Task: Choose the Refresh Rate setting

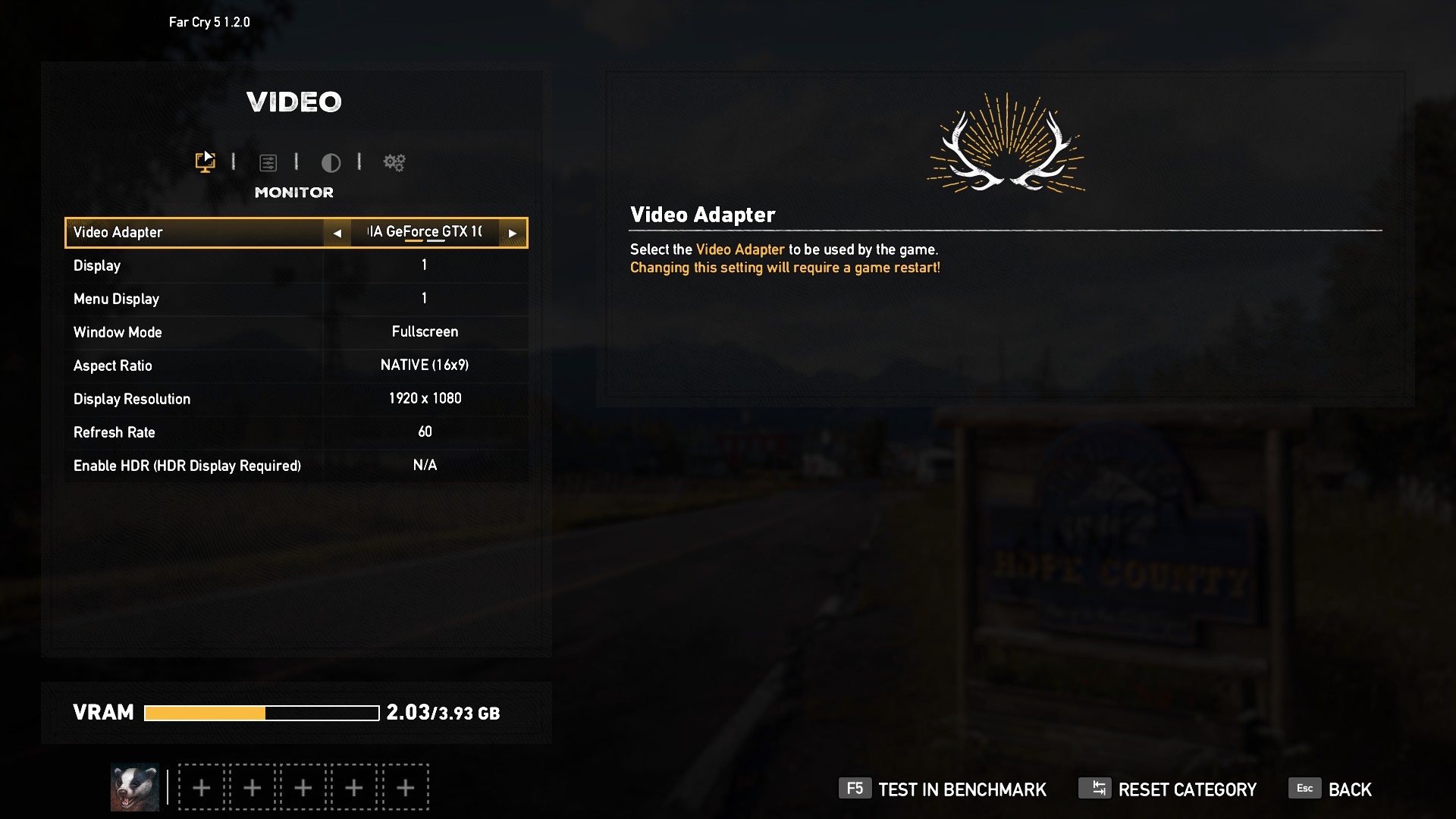Action: click(296, 432)
